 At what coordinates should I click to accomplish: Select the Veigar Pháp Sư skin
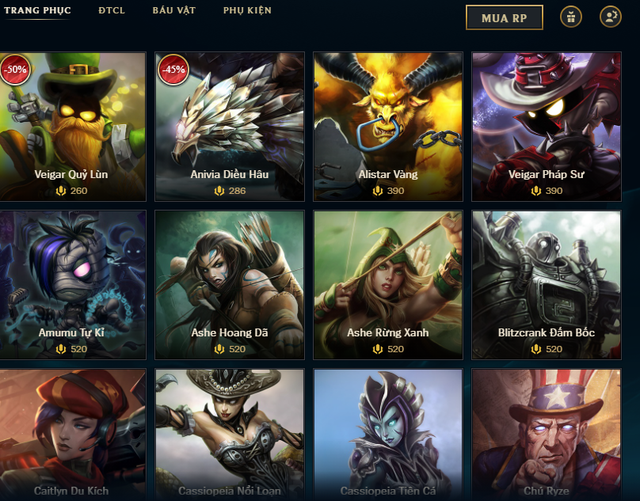point(546,126)
